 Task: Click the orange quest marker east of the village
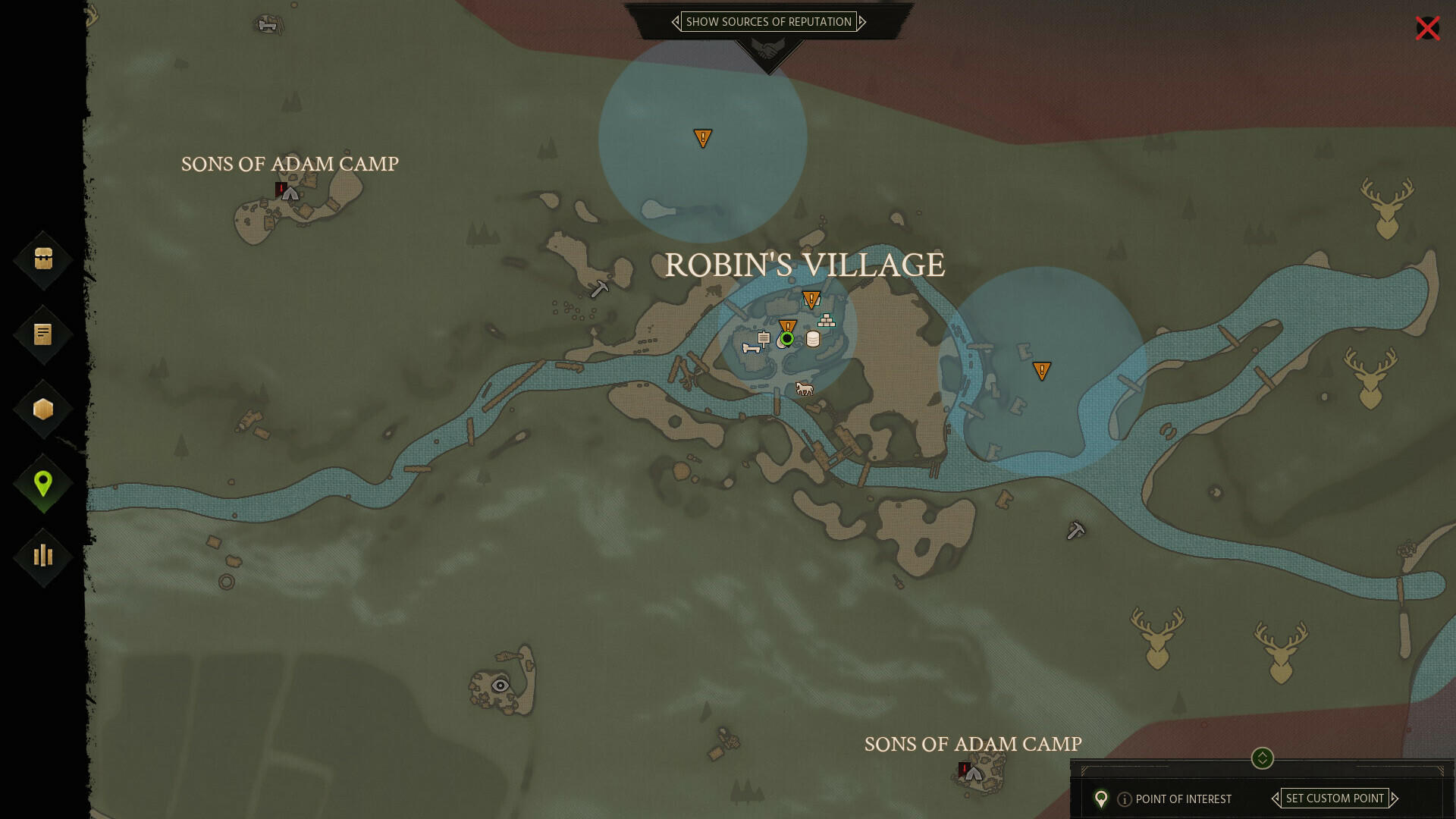pyautogui.click(x=1042, y=371)
